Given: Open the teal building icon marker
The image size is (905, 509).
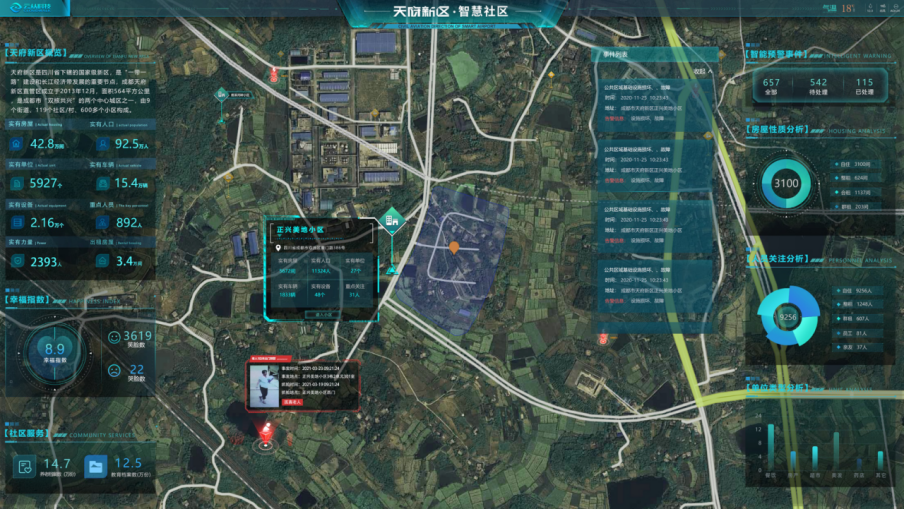Looking at the screenshot, I should (x=394, y=217).
